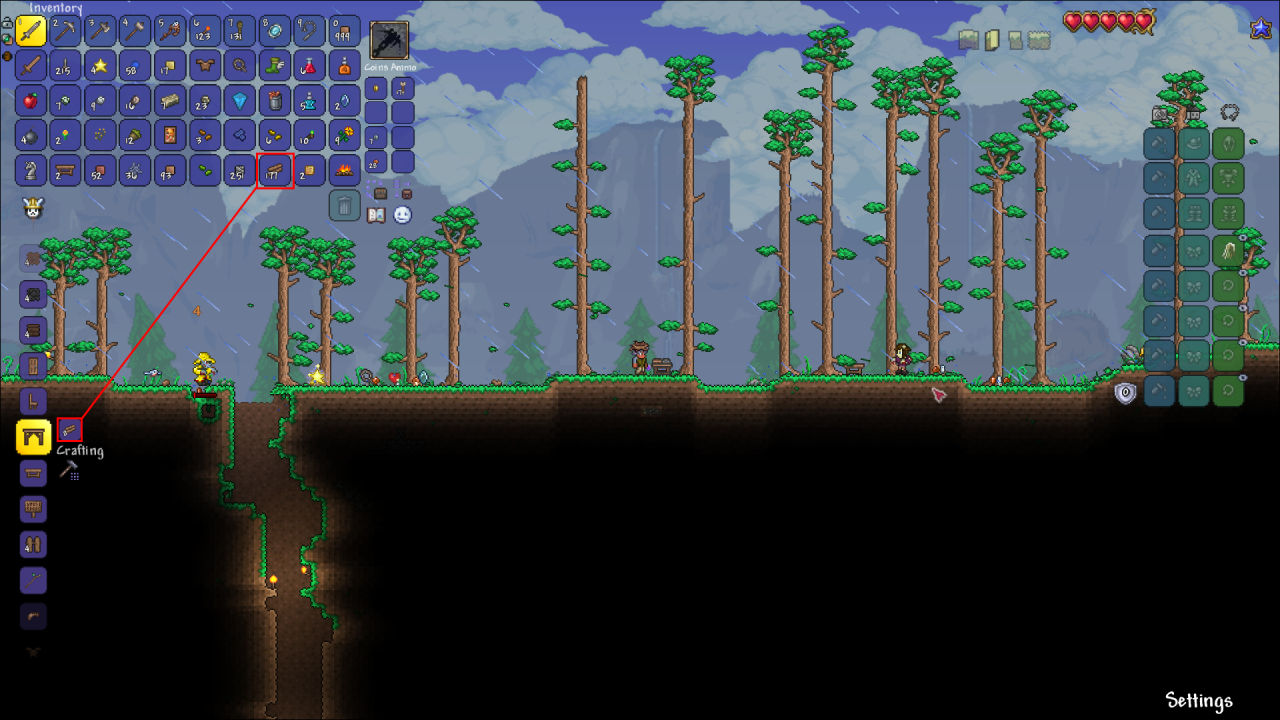The height and width of the screenshot is (720, 1280).
Task: Craft the highlighted Work Bench recipe
Action: [x=33, y=437]
